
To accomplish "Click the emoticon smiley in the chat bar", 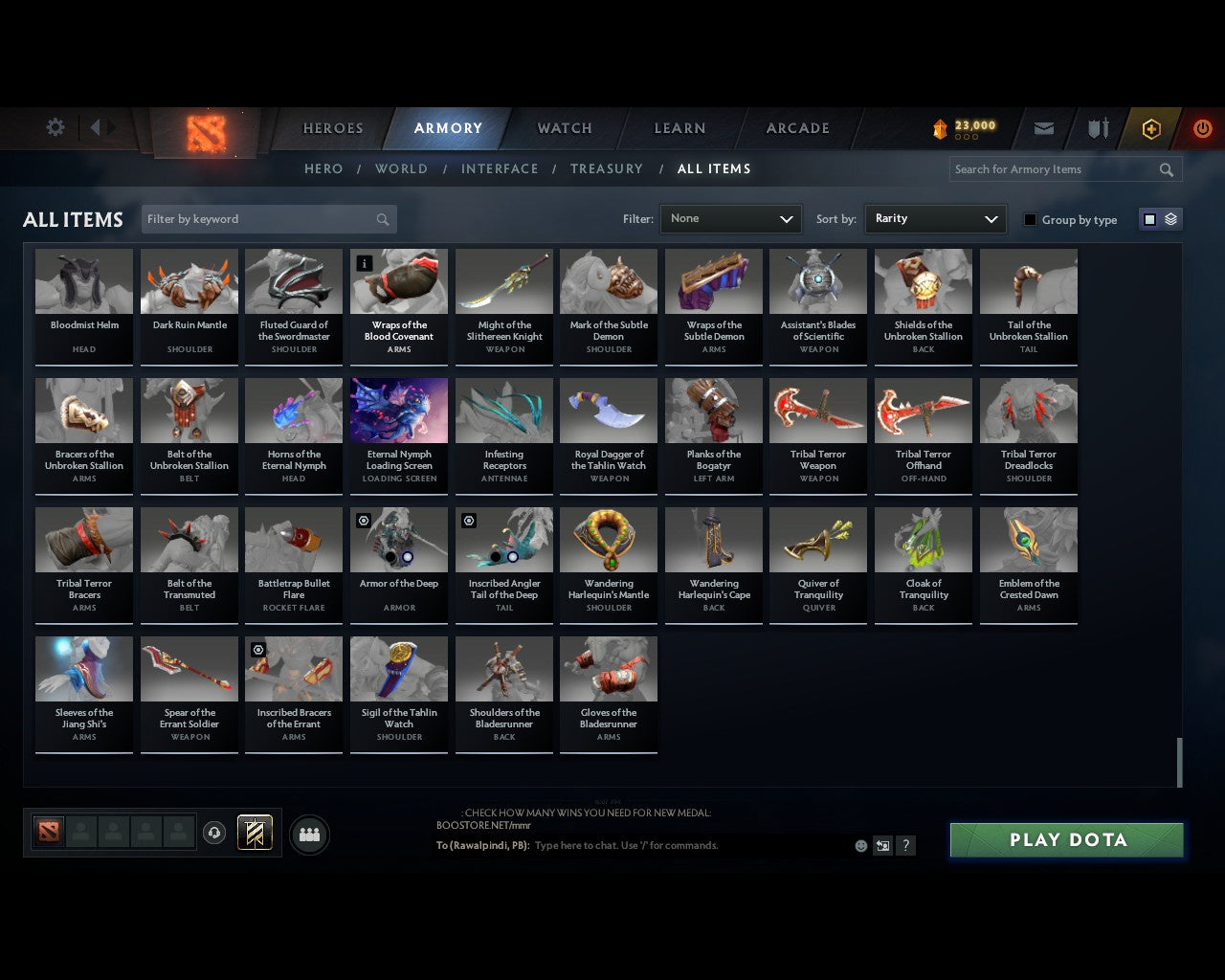I will 860,846.
